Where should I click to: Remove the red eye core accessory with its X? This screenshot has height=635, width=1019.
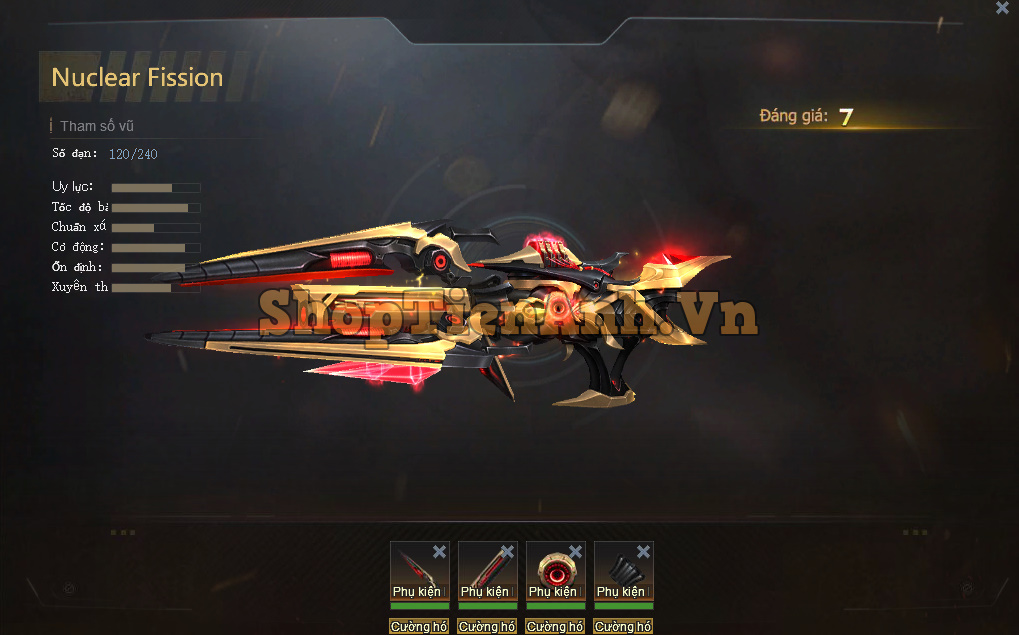click(575, 552)
